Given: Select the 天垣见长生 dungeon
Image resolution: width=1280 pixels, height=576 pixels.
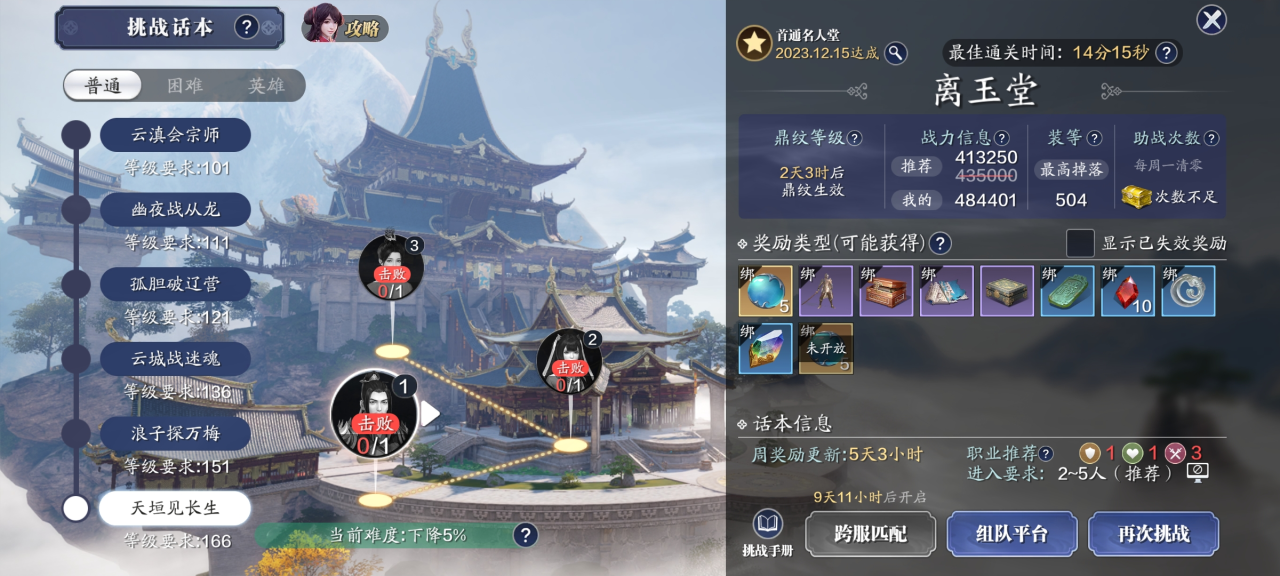Looking at the screenshot, I should click(x=173, y=508).
